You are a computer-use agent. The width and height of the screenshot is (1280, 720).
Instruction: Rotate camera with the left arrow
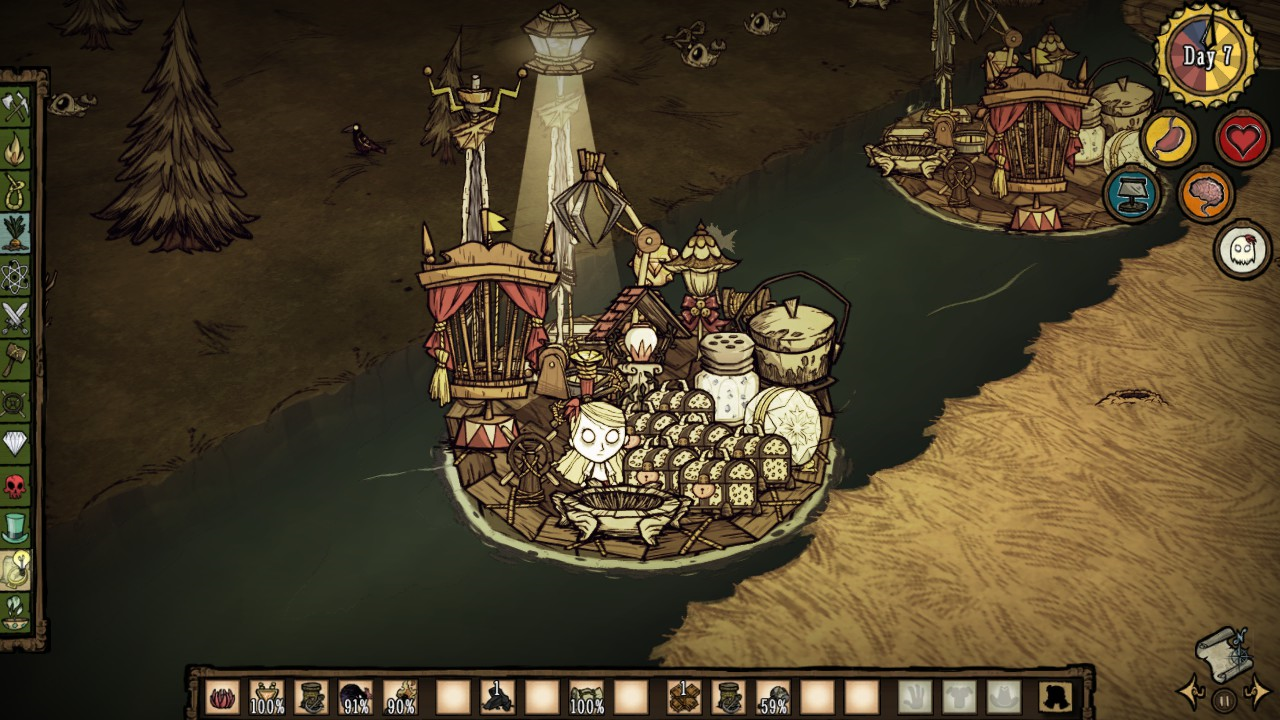tap(1192, 692)
